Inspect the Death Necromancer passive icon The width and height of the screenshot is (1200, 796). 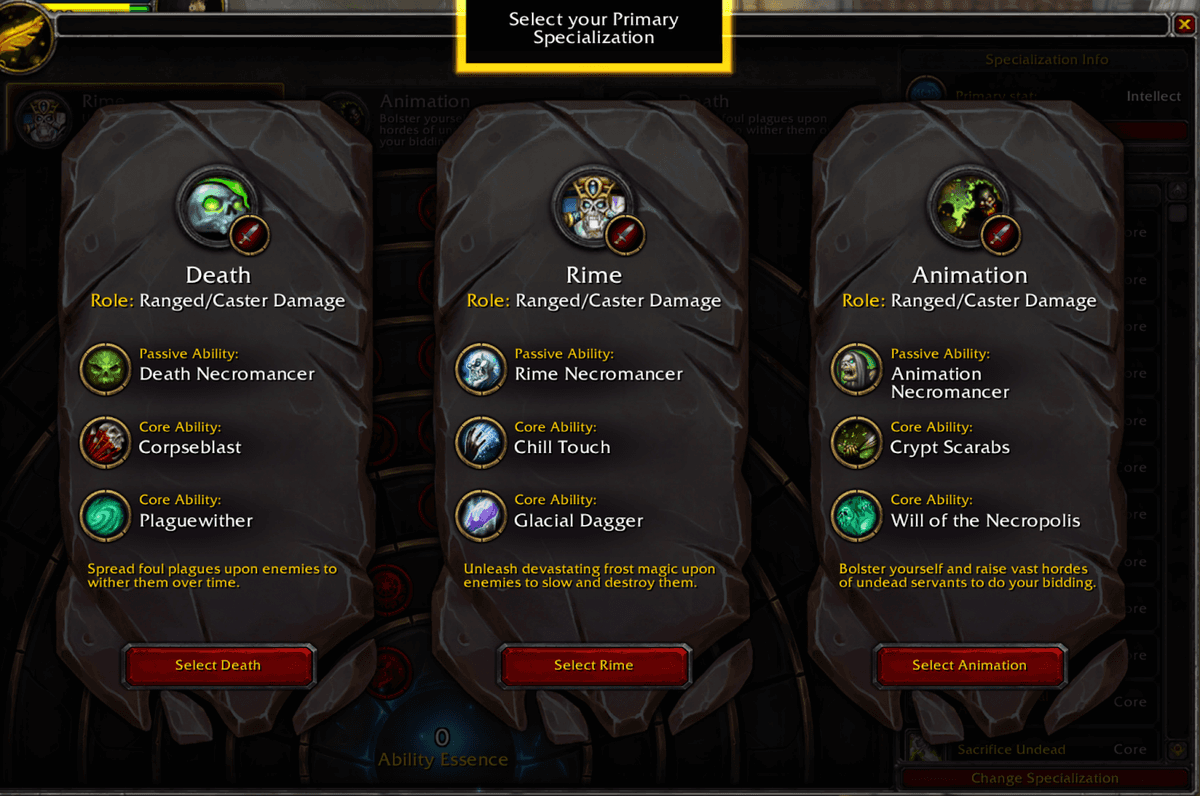coord(105,368)
